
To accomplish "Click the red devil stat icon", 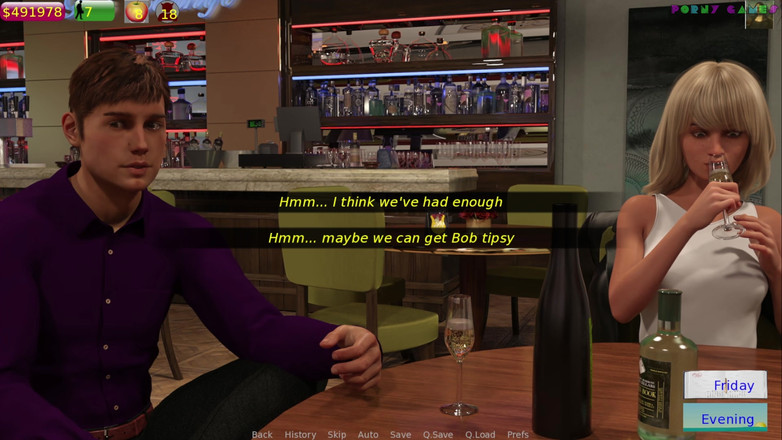I will 166,12.
